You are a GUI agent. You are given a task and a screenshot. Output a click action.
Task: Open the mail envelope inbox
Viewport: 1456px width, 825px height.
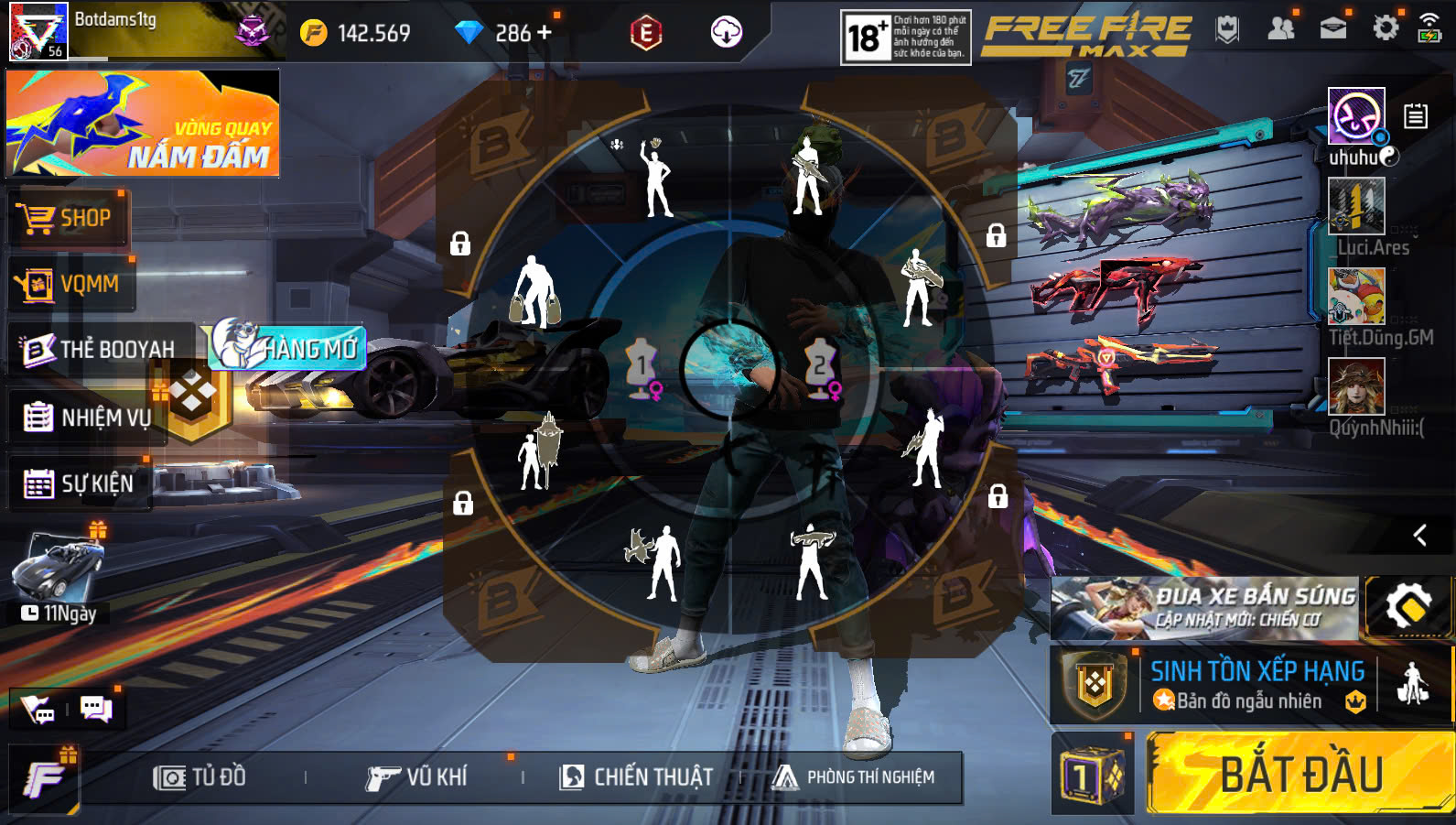1333,28
